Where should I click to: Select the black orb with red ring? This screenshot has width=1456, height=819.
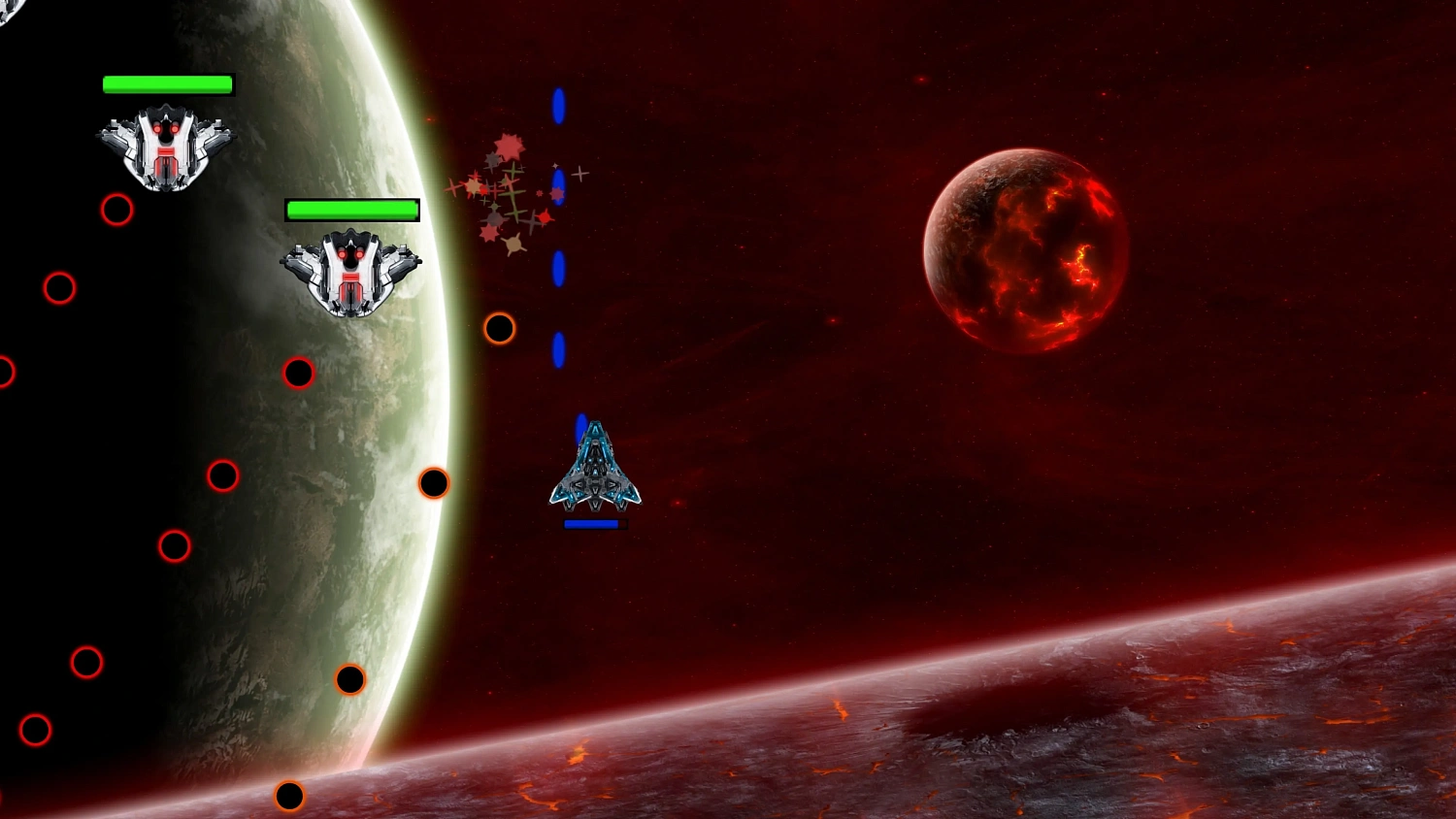pyautogui.click(x=298, y=373)
